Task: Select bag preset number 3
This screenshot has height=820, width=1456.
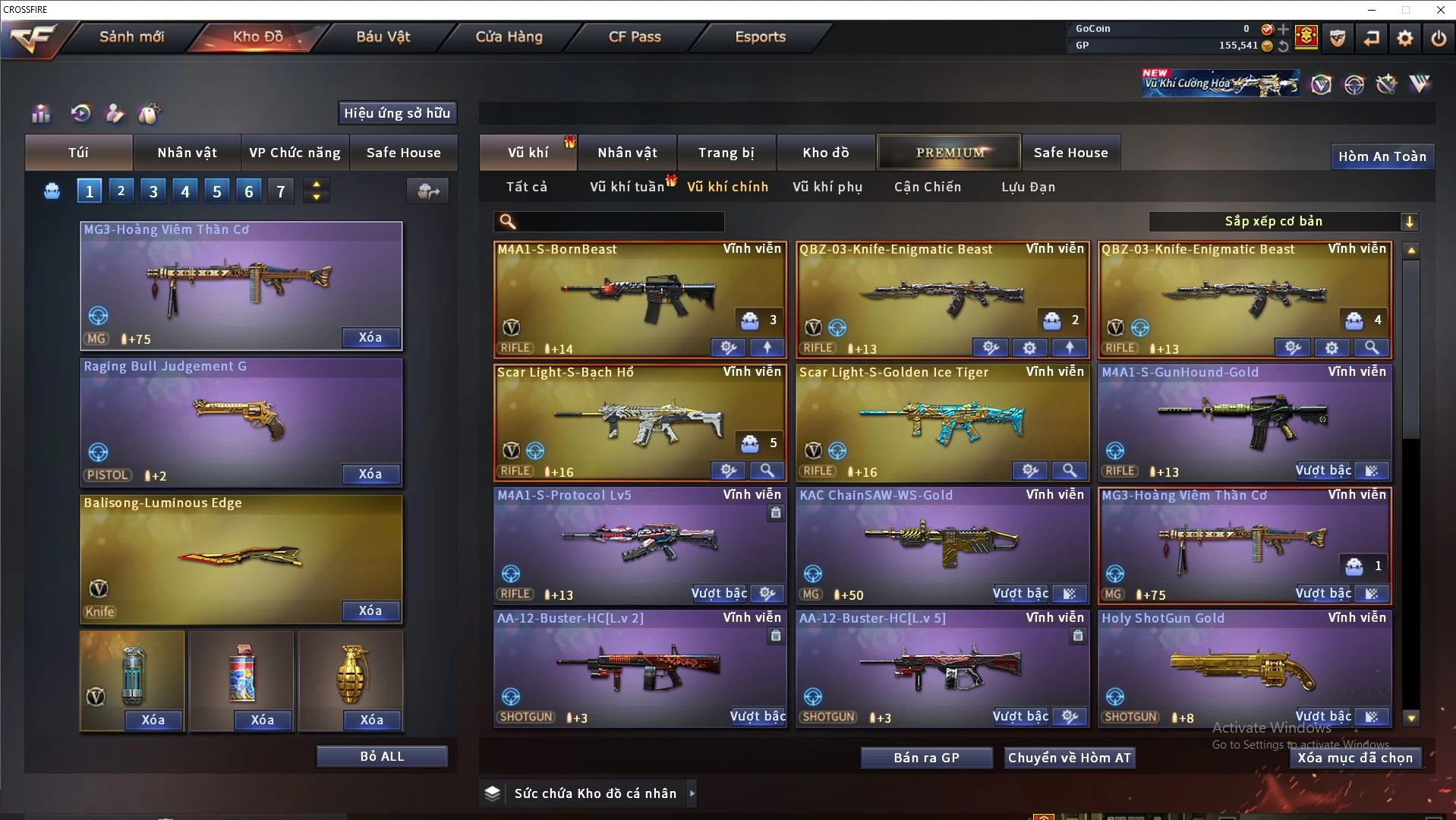Action: point(153,191)
